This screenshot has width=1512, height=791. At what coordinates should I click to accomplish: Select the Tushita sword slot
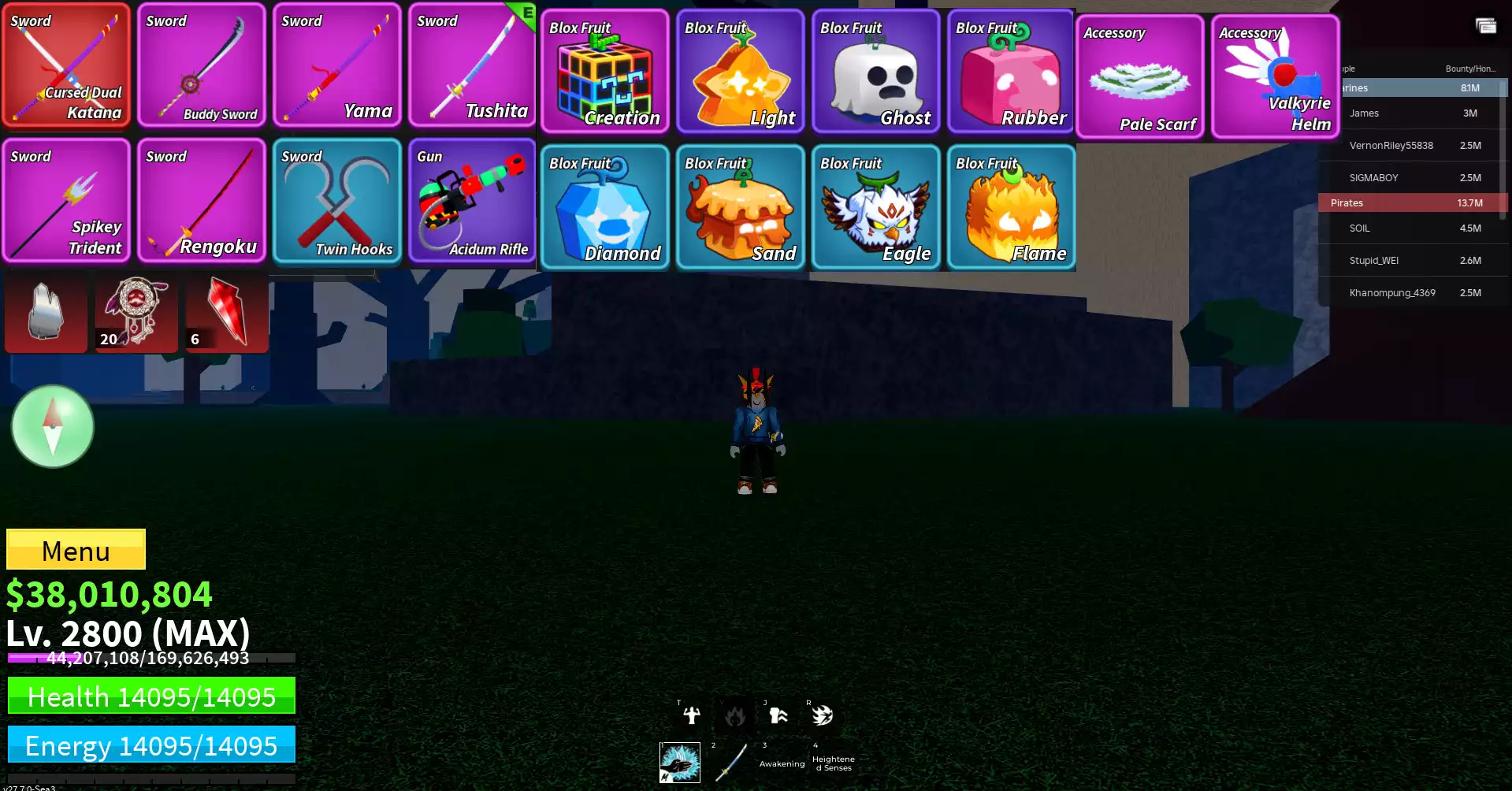tap(471, 65)
